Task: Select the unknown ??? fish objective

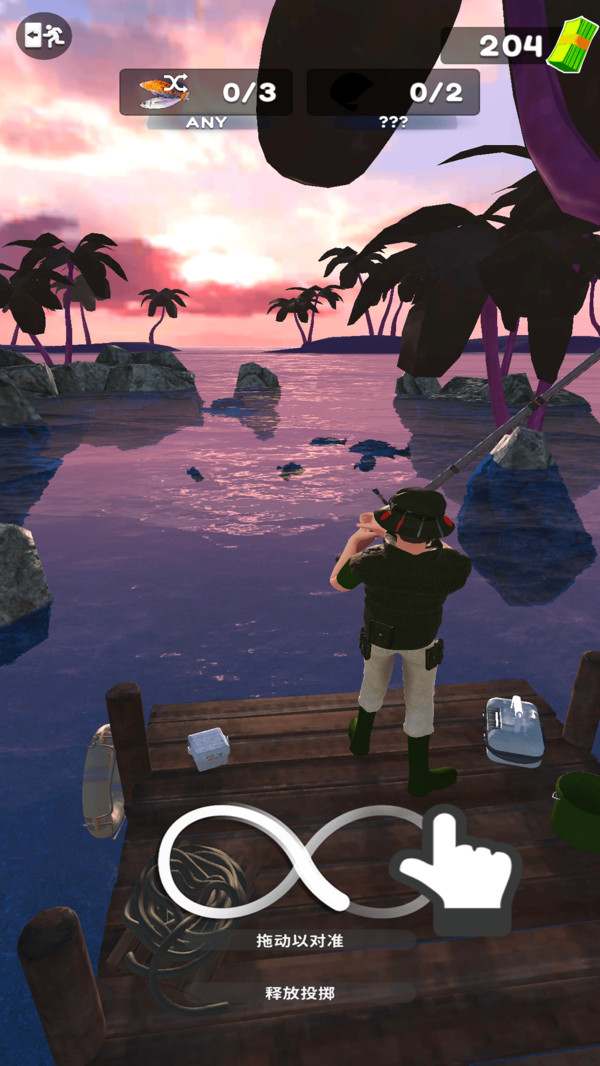Action: click(x=392, y=92)
